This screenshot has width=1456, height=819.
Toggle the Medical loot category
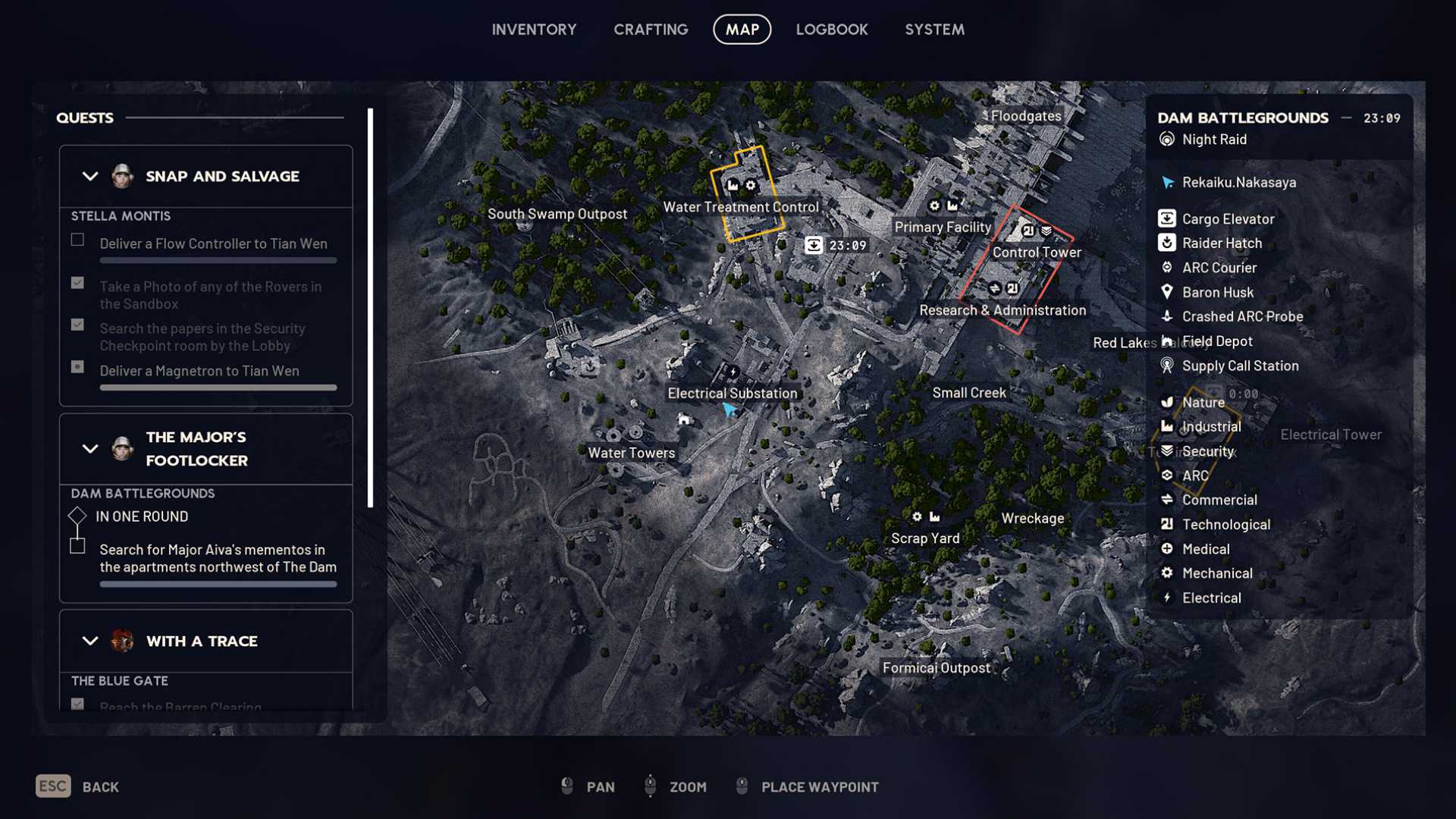tap(1205, 549)
